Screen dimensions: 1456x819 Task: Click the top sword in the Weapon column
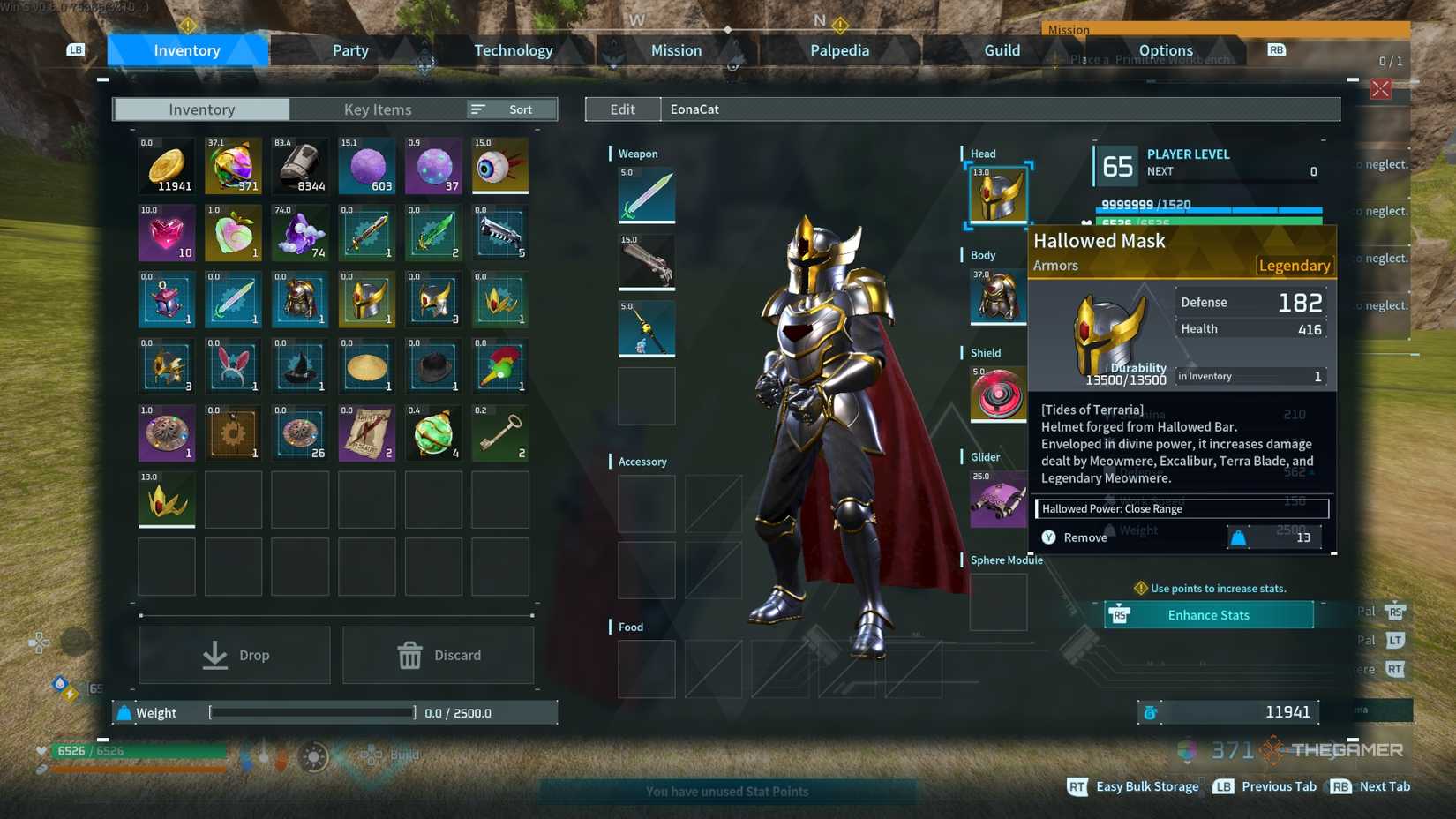[x=647, y=196]
